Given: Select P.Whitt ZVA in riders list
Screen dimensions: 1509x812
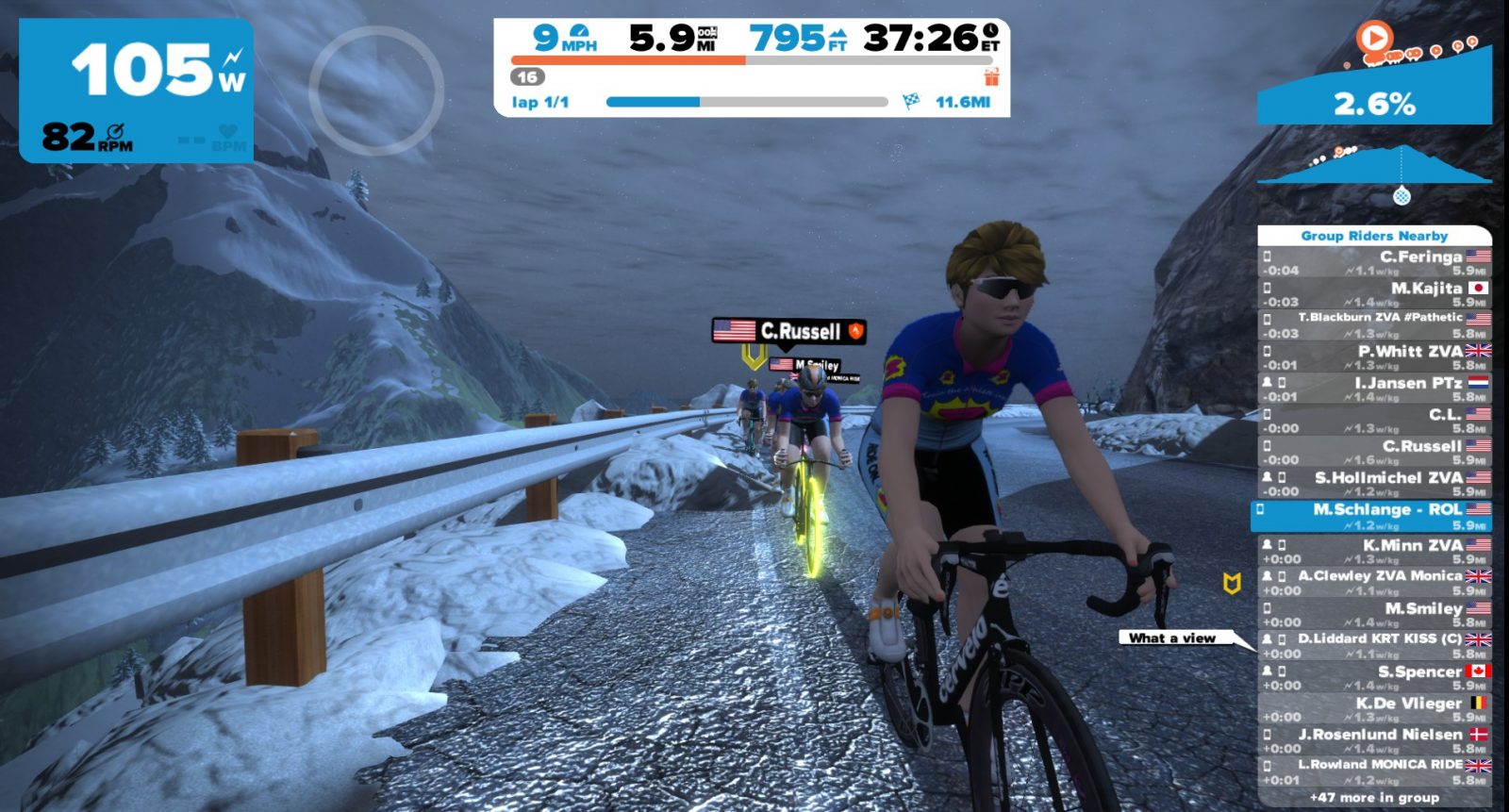Looking at the screenshot, I should pos(1374,357).
